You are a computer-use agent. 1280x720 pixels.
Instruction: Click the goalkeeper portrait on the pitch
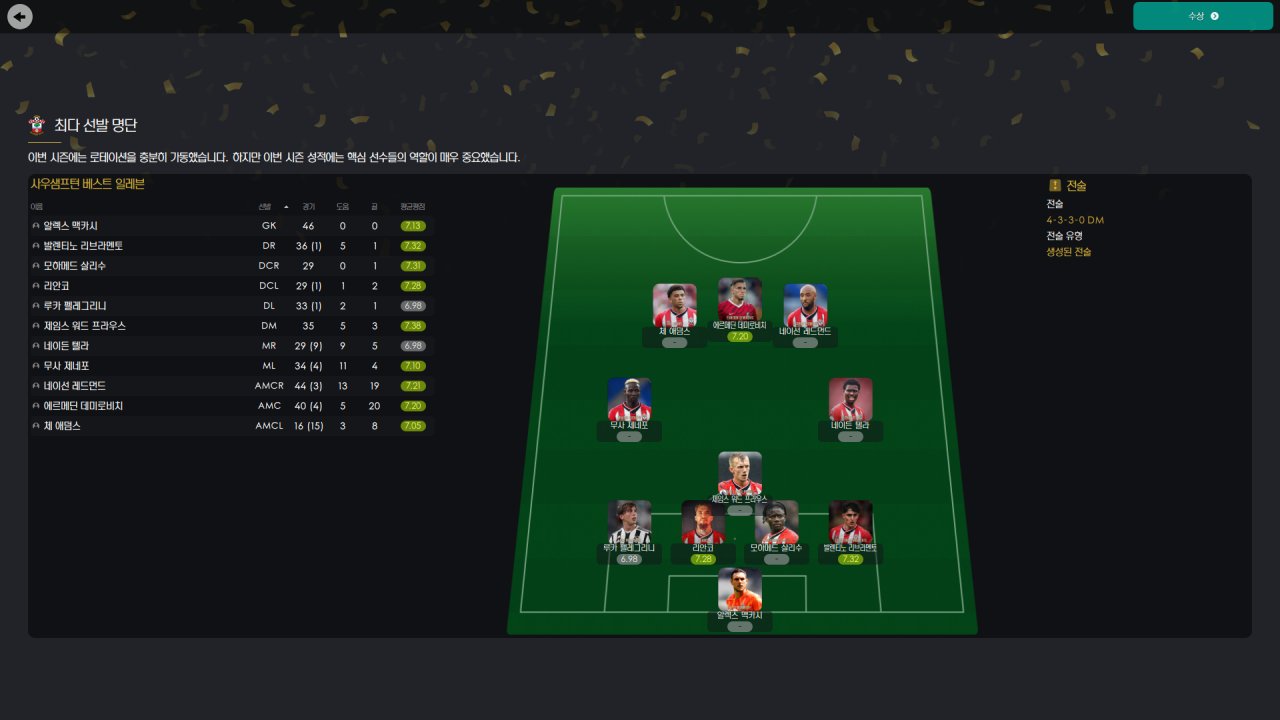tap(740, 590)
